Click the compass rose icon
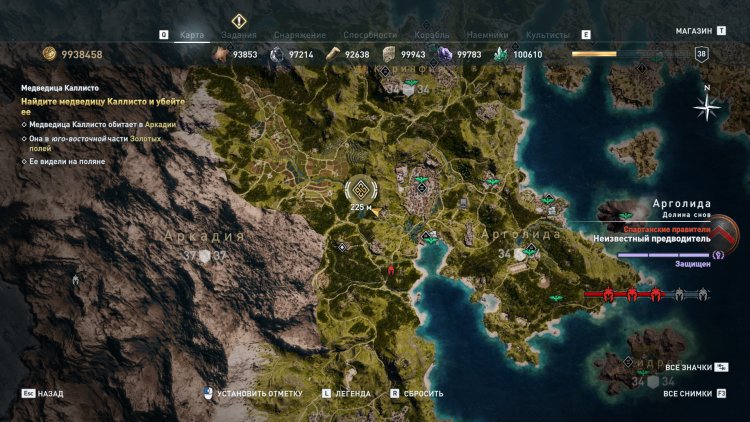This screenshot has height=422, width=750. [707, 105]
